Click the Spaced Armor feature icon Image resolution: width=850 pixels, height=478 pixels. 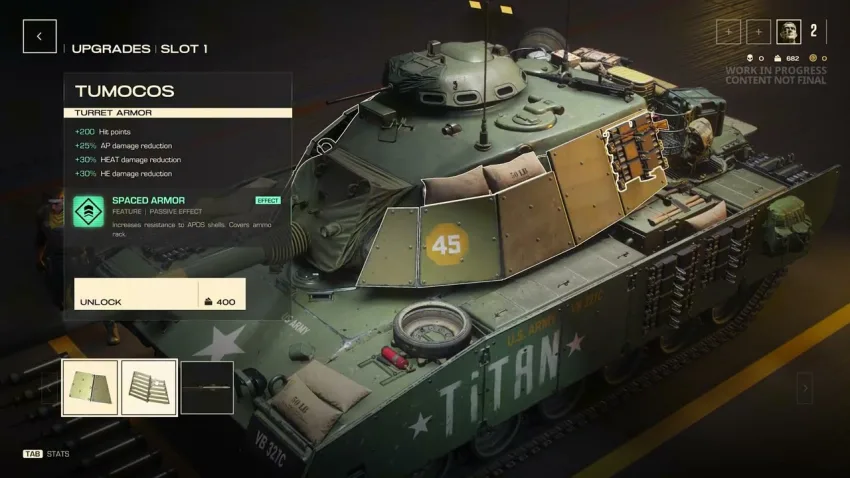(89, 211)
